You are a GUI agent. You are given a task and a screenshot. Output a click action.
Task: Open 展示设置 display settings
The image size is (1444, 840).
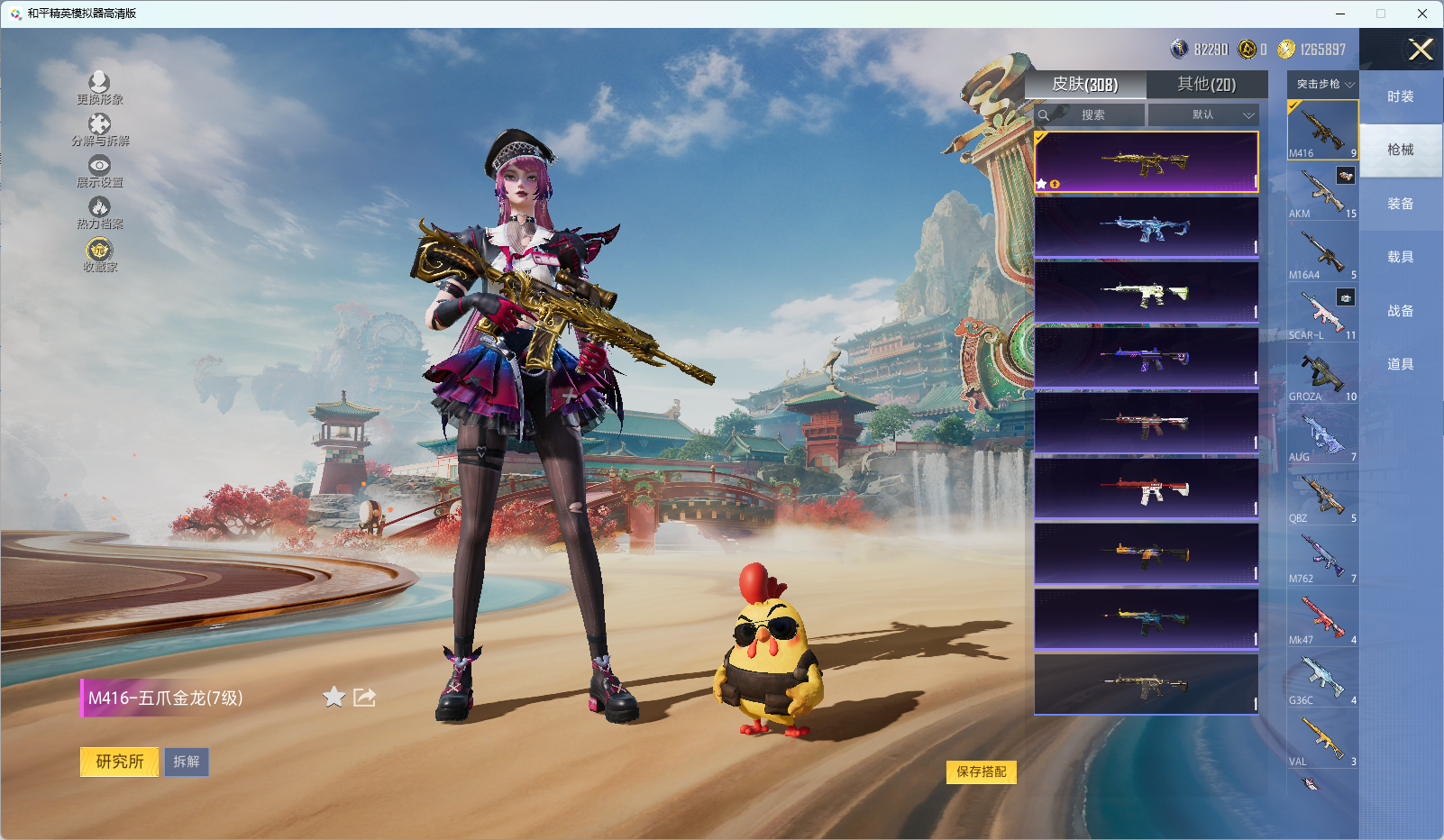pos(99,170)
